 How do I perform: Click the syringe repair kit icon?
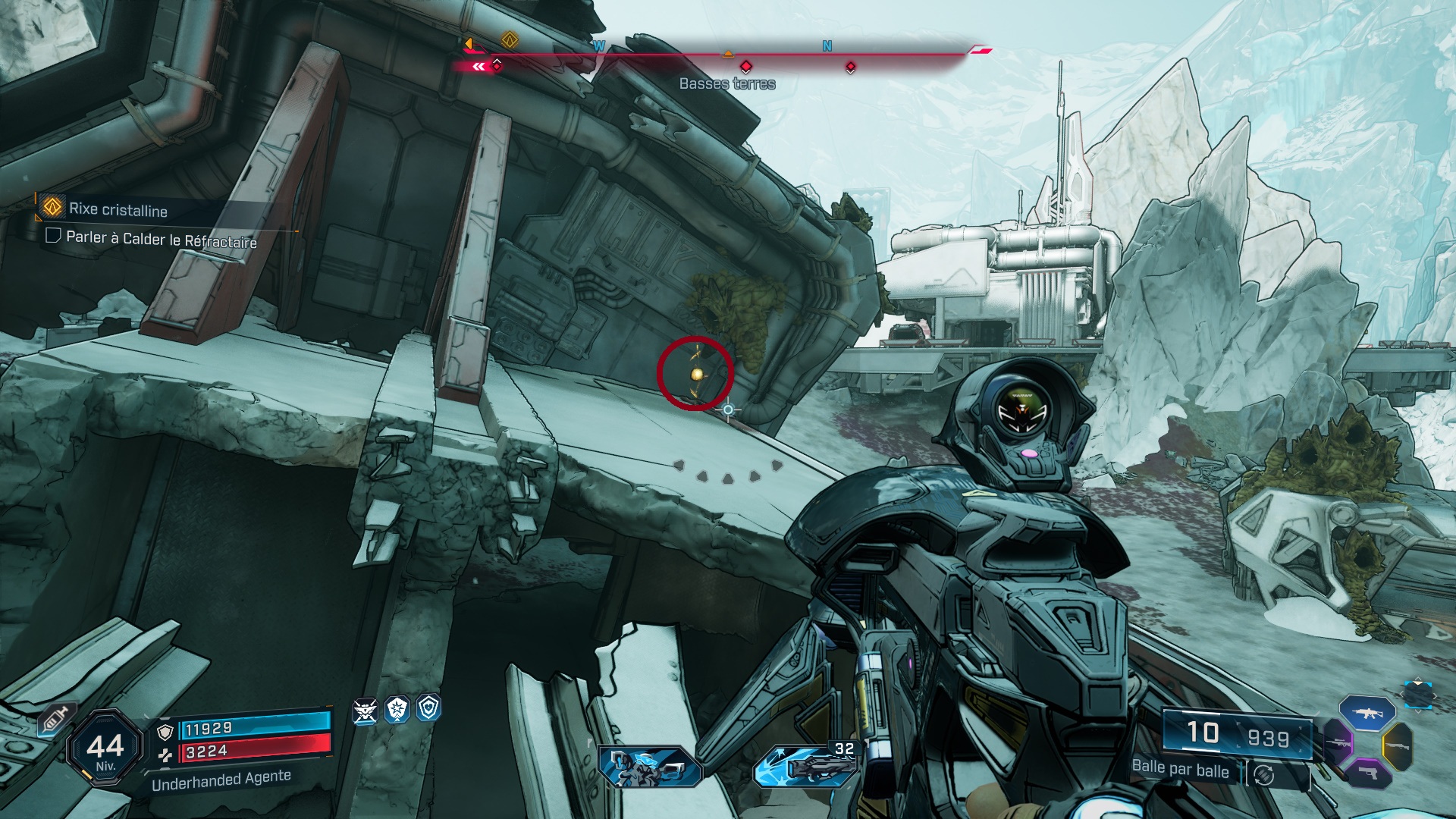[56, 720]
